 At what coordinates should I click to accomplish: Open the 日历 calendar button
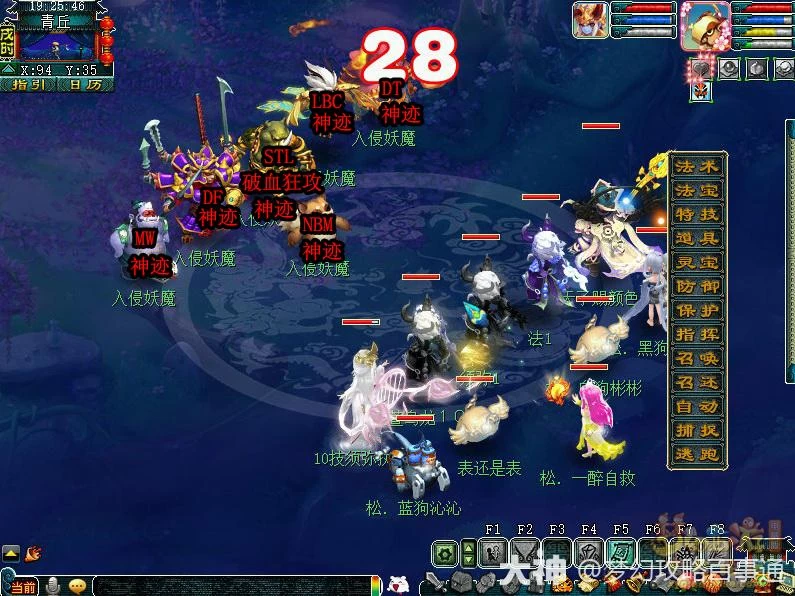point(85,85)
